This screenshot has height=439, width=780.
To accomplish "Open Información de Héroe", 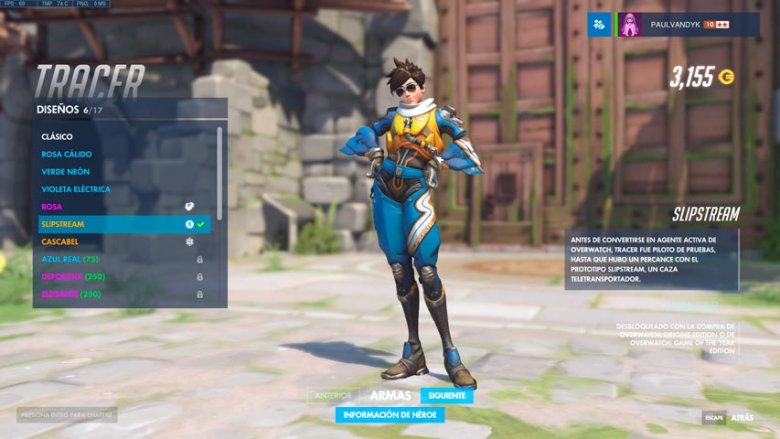I will pyautogui.click(x=390, y=415).
